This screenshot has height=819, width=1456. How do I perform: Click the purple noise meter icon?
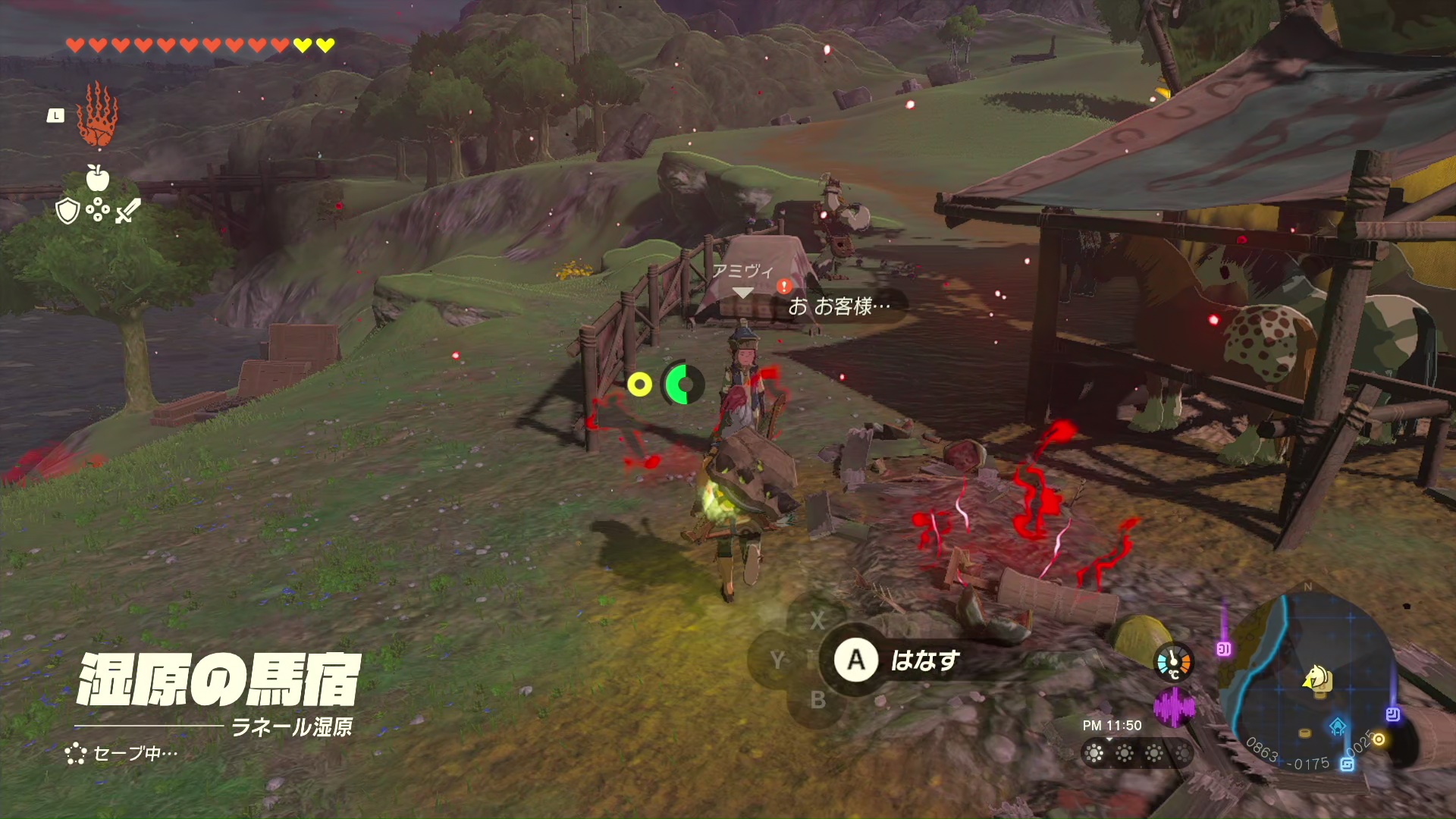tap(1173, 707)
